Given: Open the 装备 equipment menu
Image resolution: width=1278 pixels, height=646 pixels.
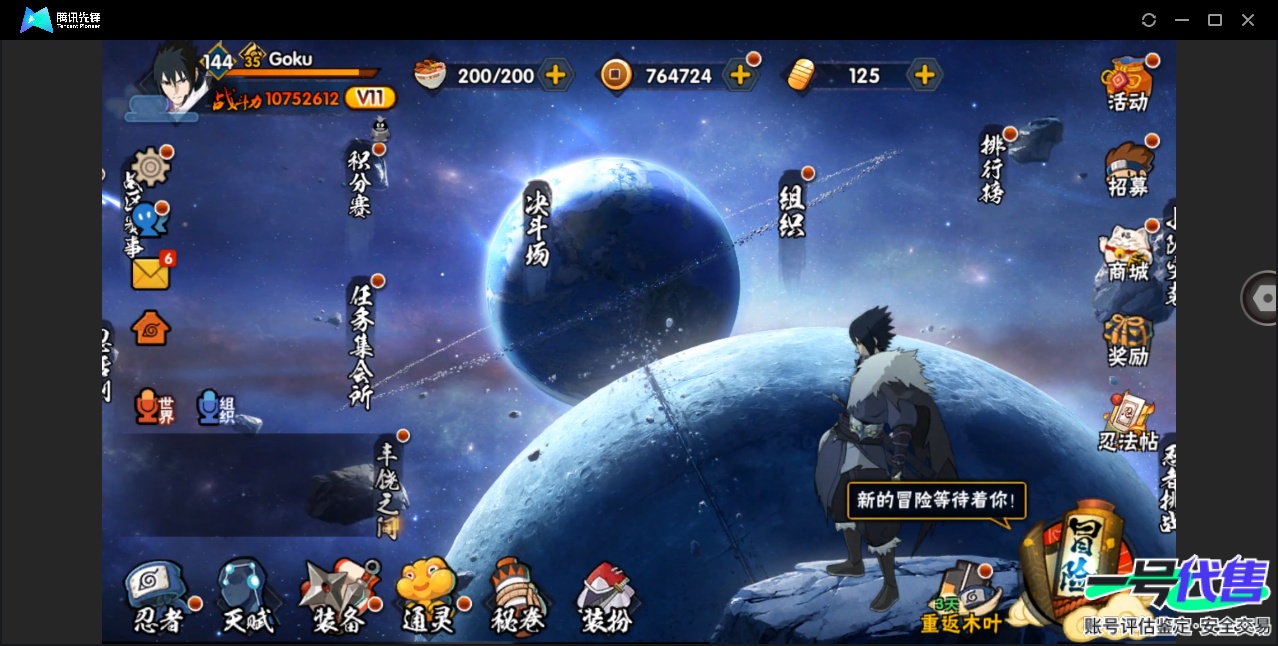Looking at the screenshot, I should [339, 598].
